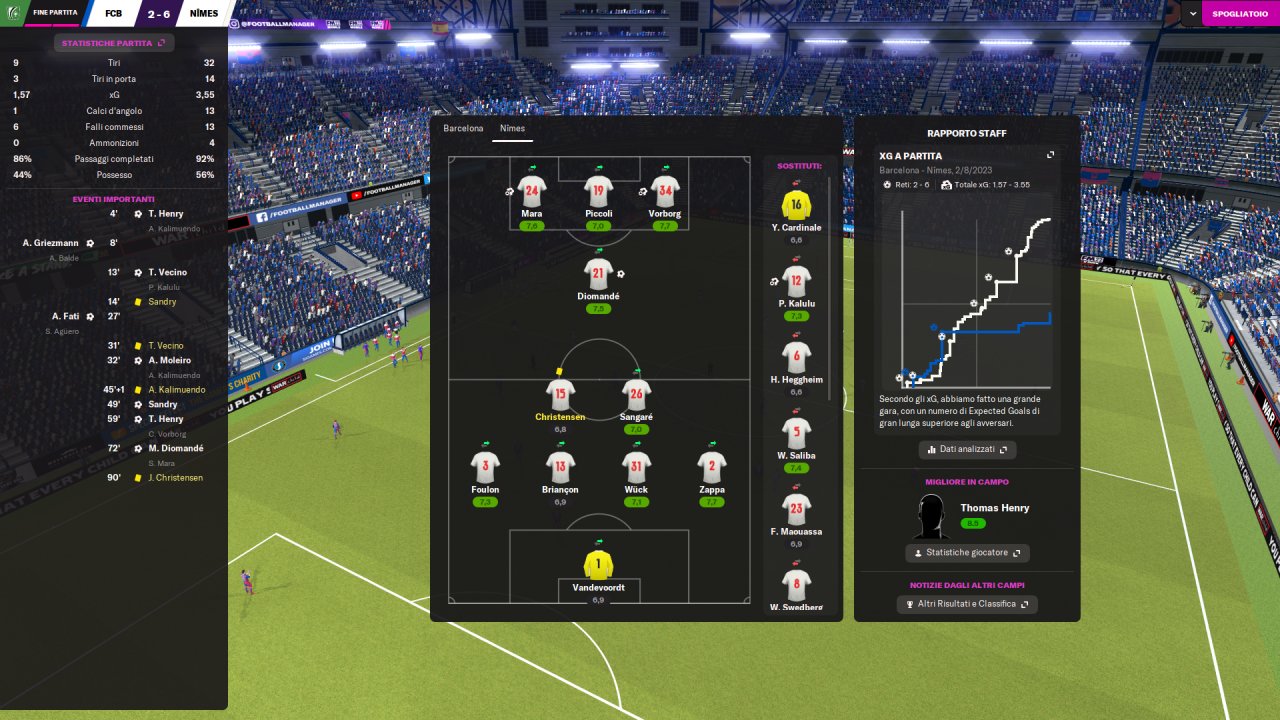Select right-back Zappa number 2
1280x720 pixels.
tap(712, 468)
